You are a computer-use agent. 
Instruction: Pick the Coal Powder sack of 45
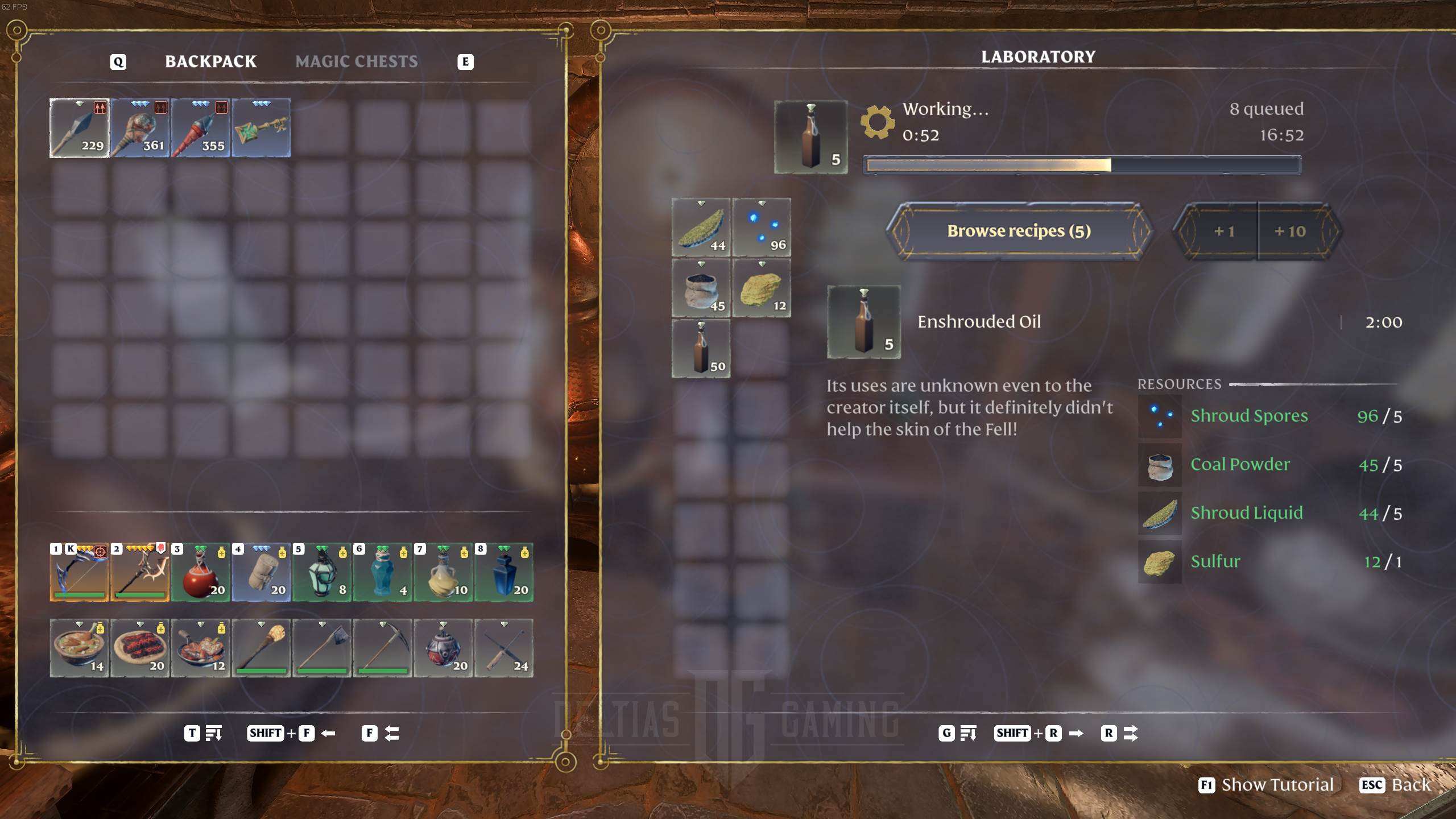click(x=701, y=288)
